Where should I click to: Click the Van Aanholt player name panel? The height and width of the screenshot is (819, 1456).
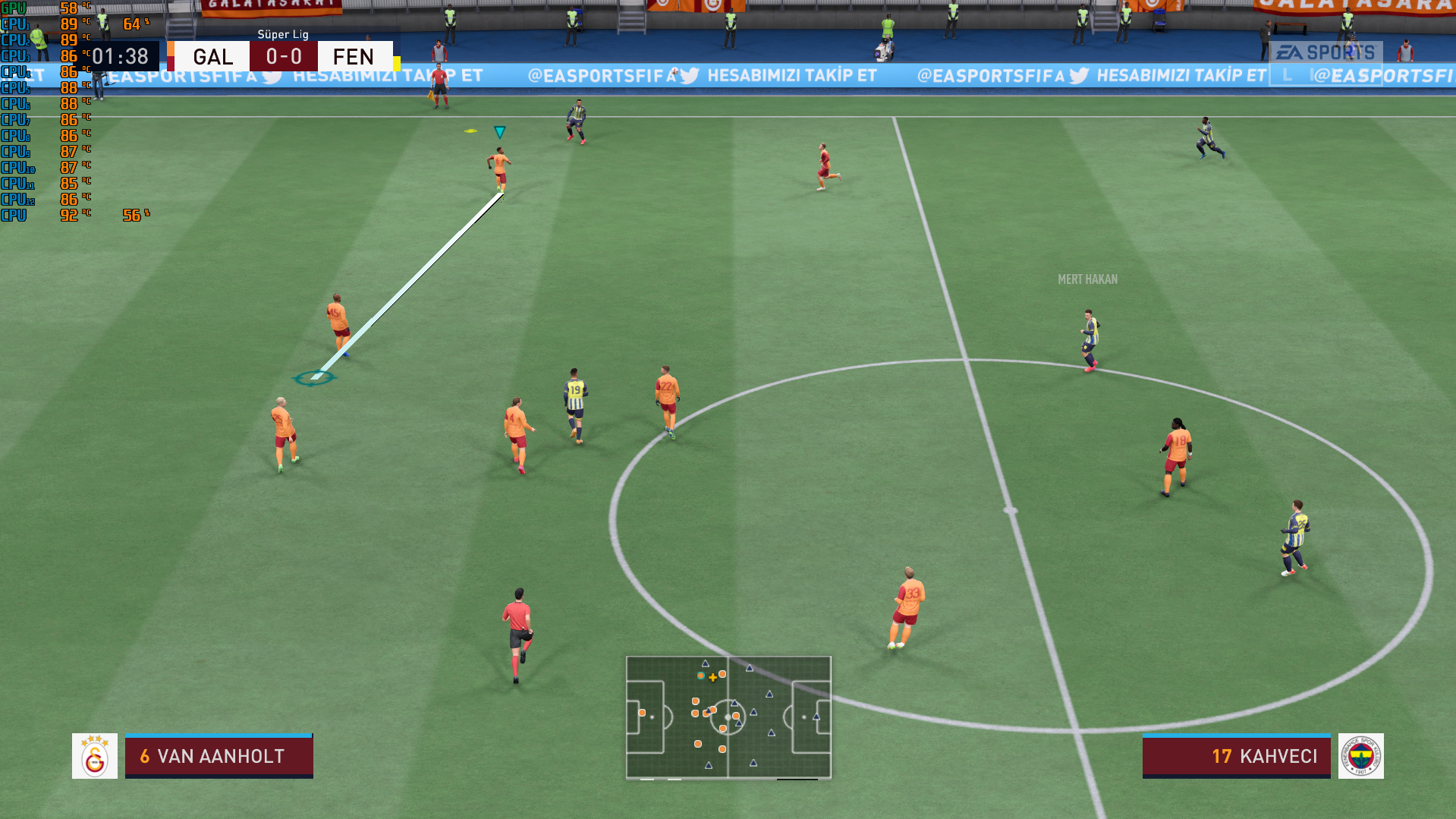219,756
